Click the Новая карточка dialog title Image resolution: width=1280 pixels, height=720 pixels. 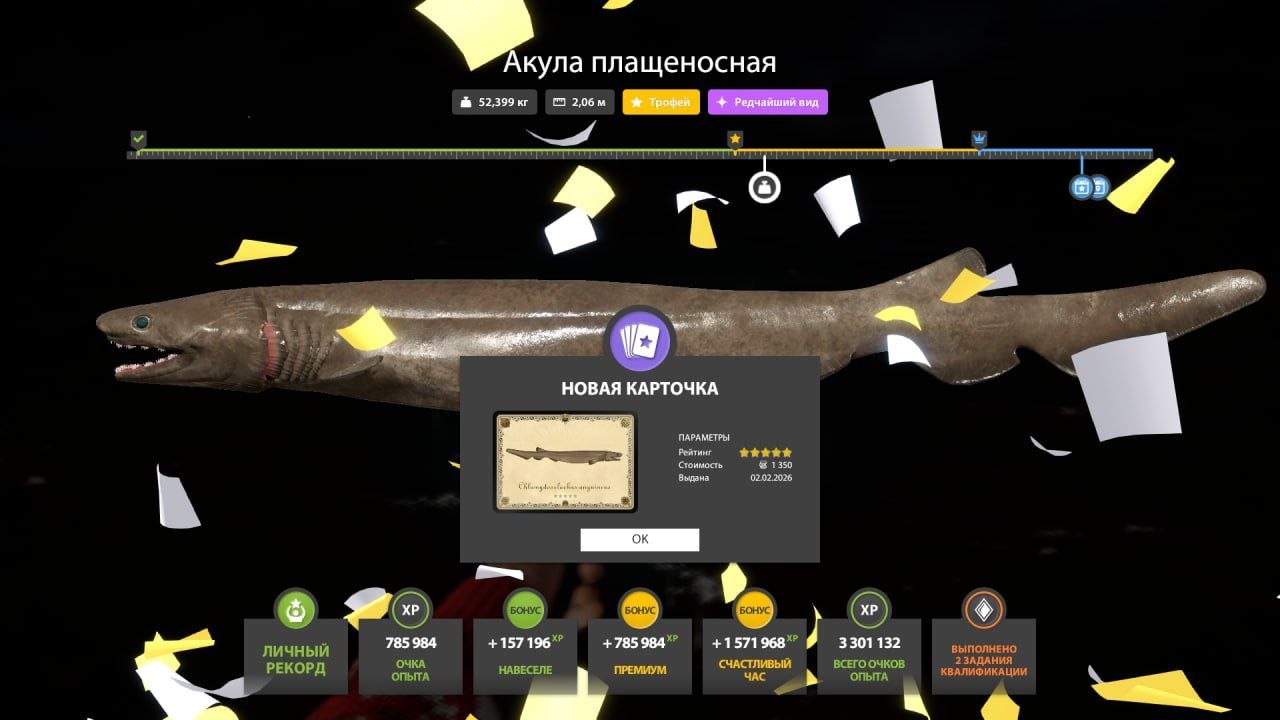[640, 388]
